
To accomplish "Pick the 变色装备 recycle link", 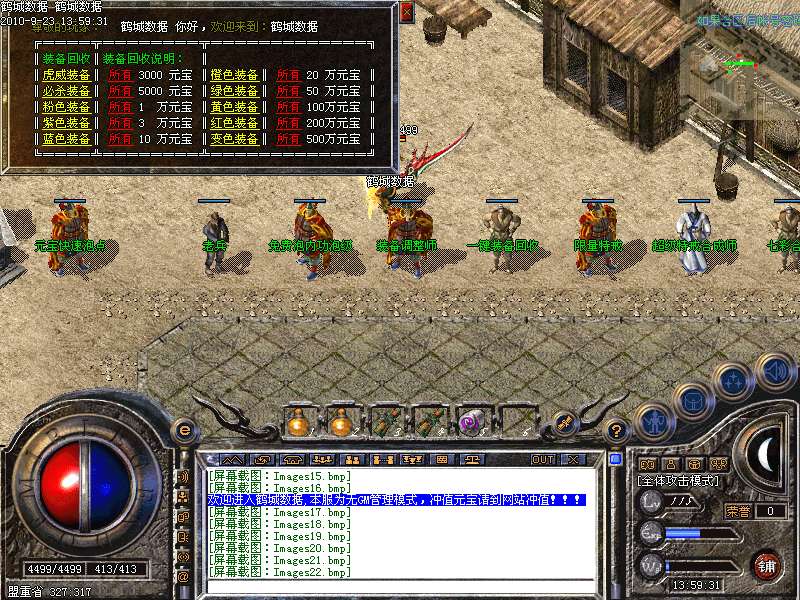I will (235, 139).
